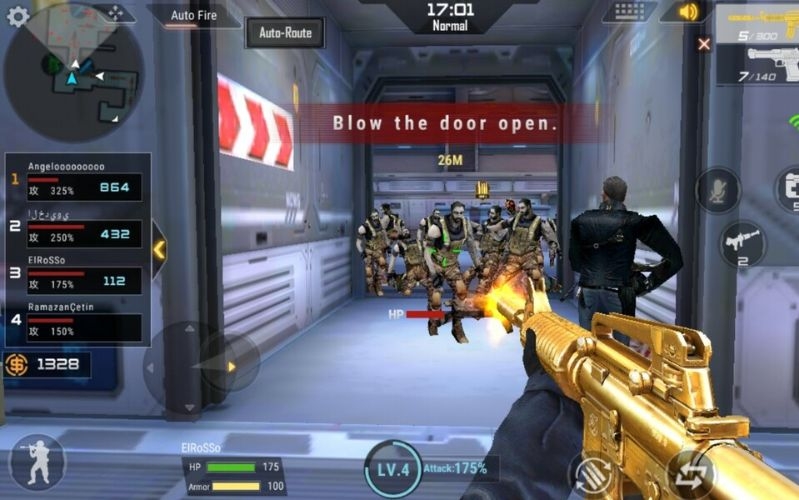This screenshot has height=500, width=799.
Task: Tap the crouching soldier stance button
Action: coord(37,462)
